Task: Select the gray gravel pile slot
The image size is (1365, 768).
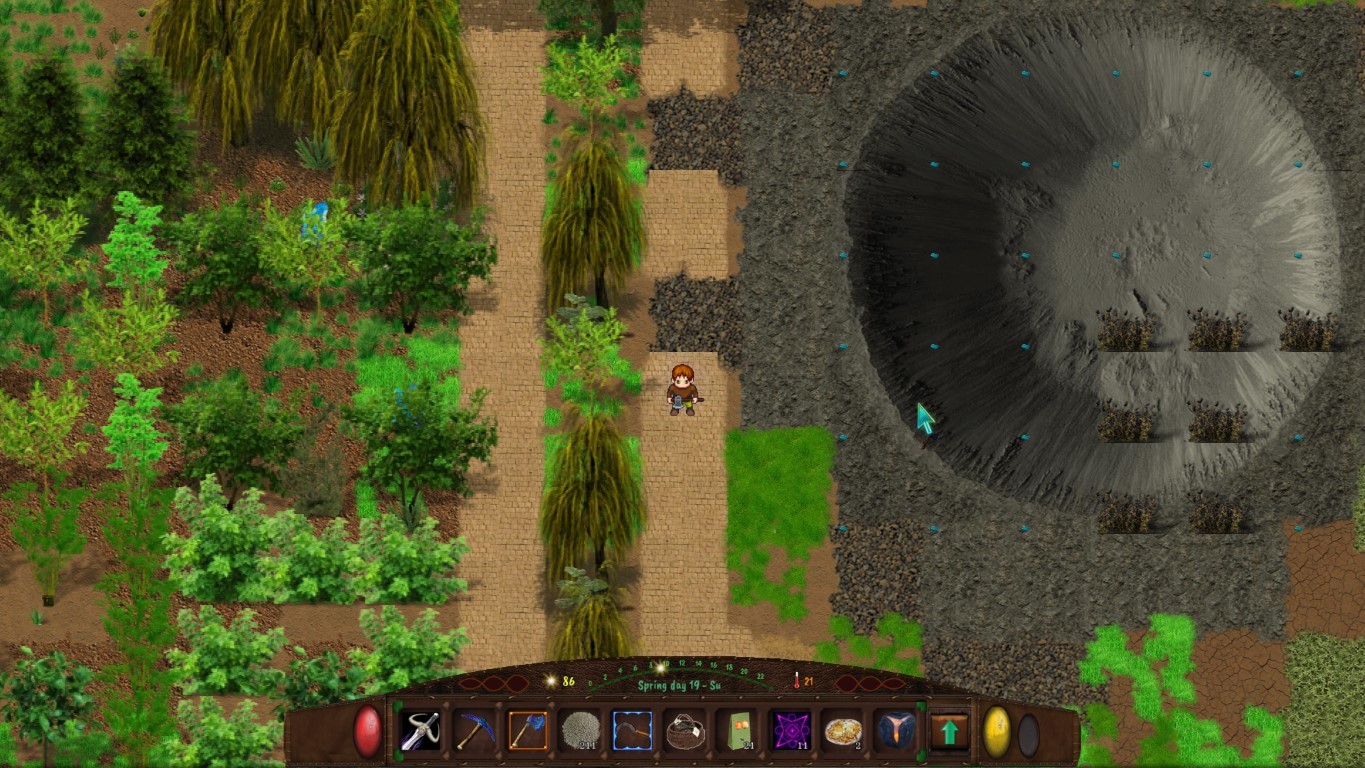Action: [x=580, y=731]
